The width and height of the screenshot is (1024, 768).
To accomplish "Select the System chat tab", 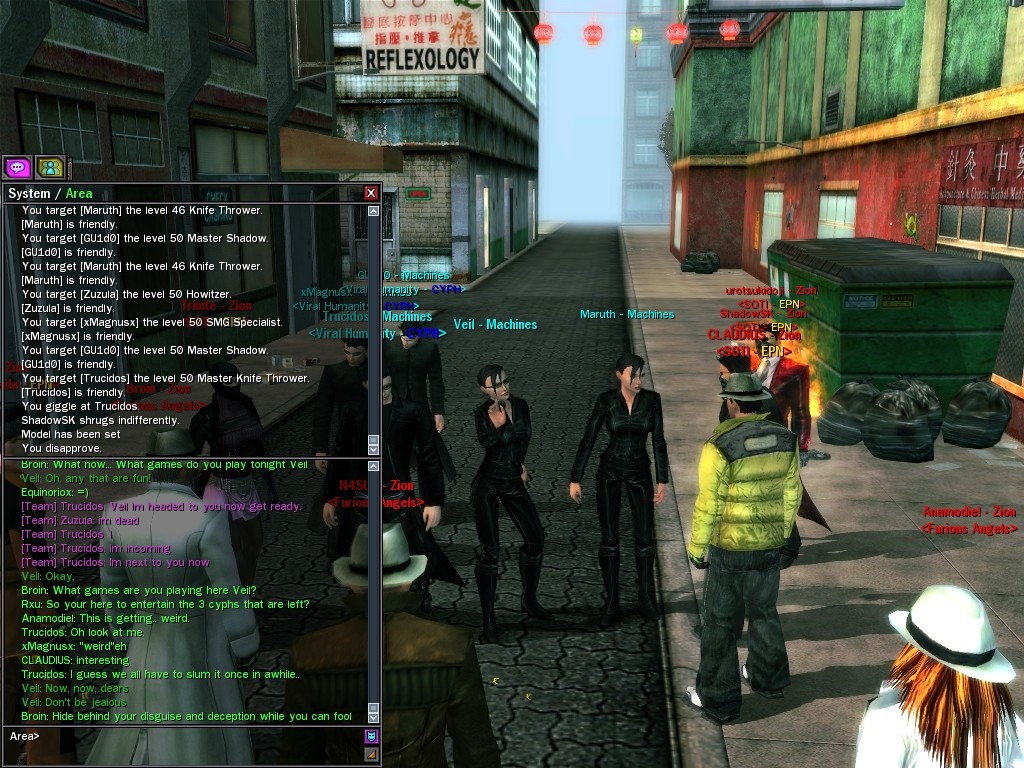I will tap(28, 193).
